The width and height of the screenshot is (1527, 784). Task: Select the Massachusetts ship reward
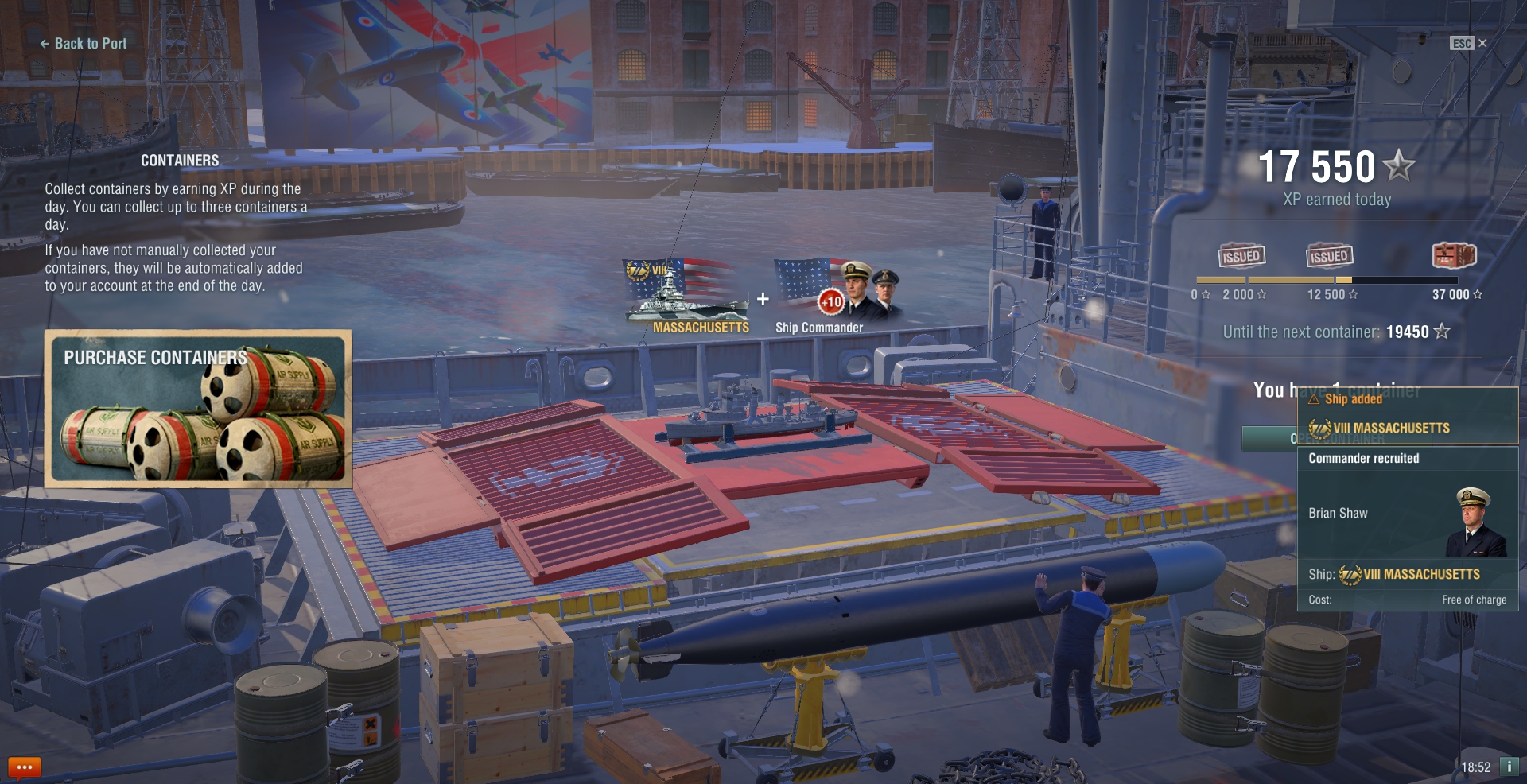pyautogui.click(x=688, y=296)
